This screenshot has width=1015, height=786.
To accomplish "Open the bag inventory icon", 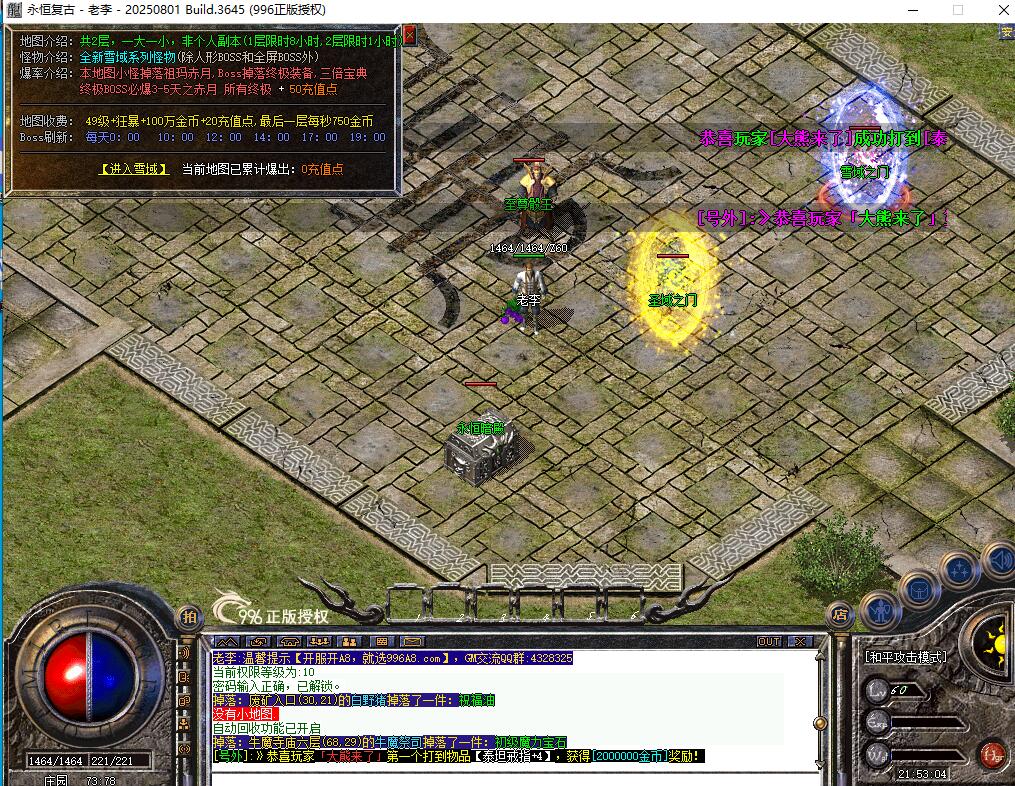I will pyautogui.click(x=917, y=589).
